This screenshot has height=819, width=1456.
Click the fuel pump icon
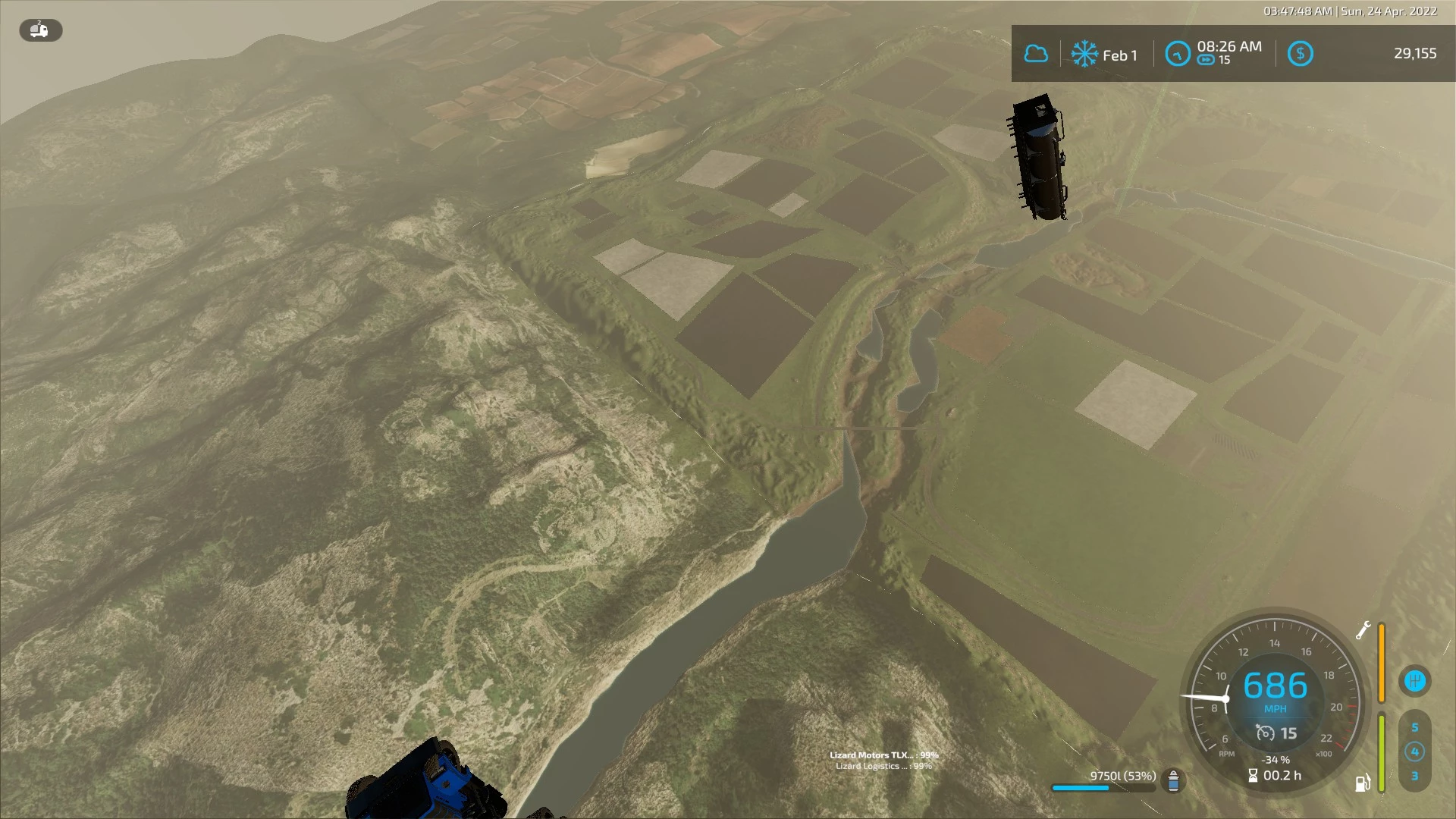1362,783
